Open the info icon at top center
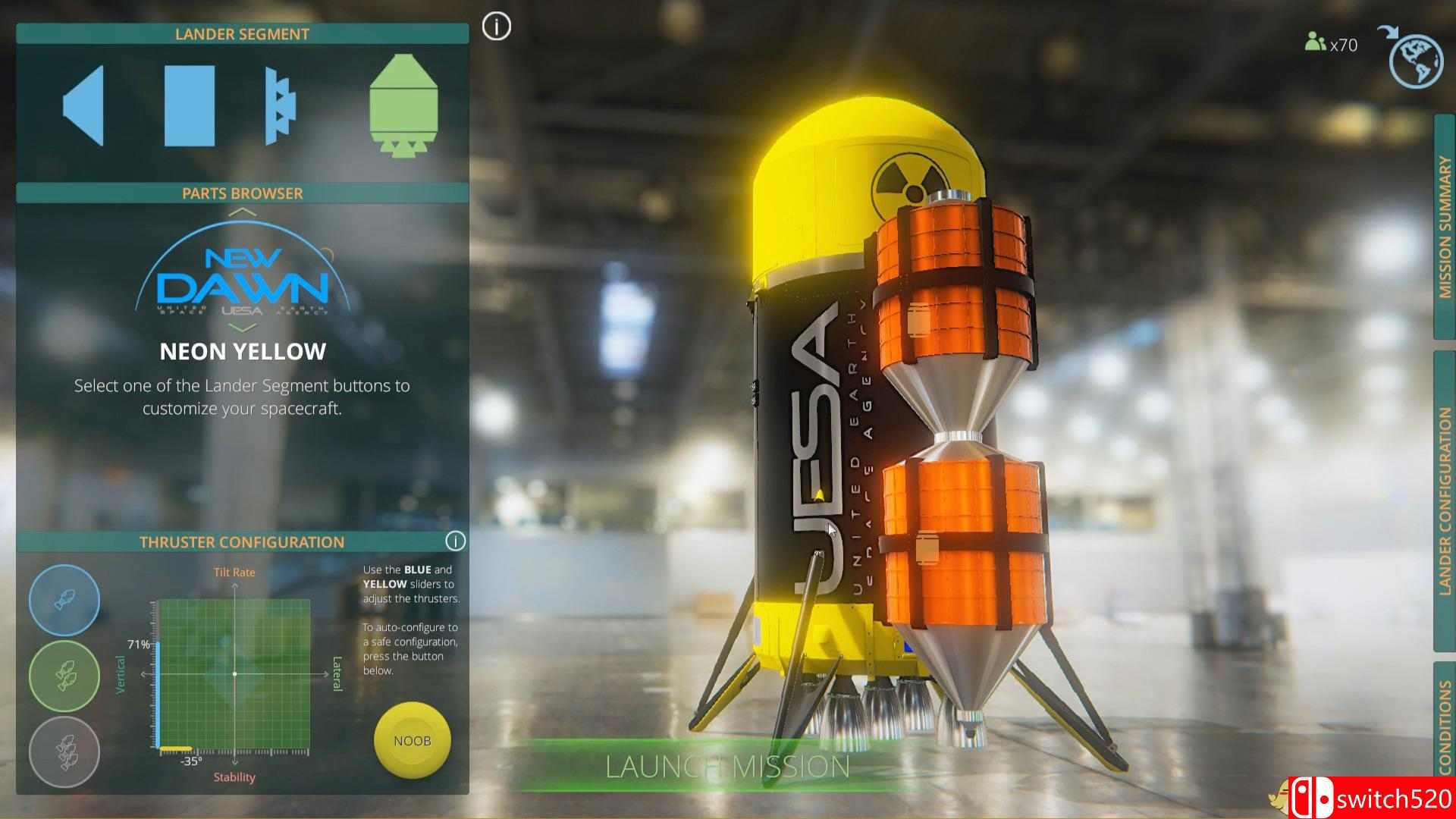The width and height of the screenshot is (1456, 819). point(497,25)
